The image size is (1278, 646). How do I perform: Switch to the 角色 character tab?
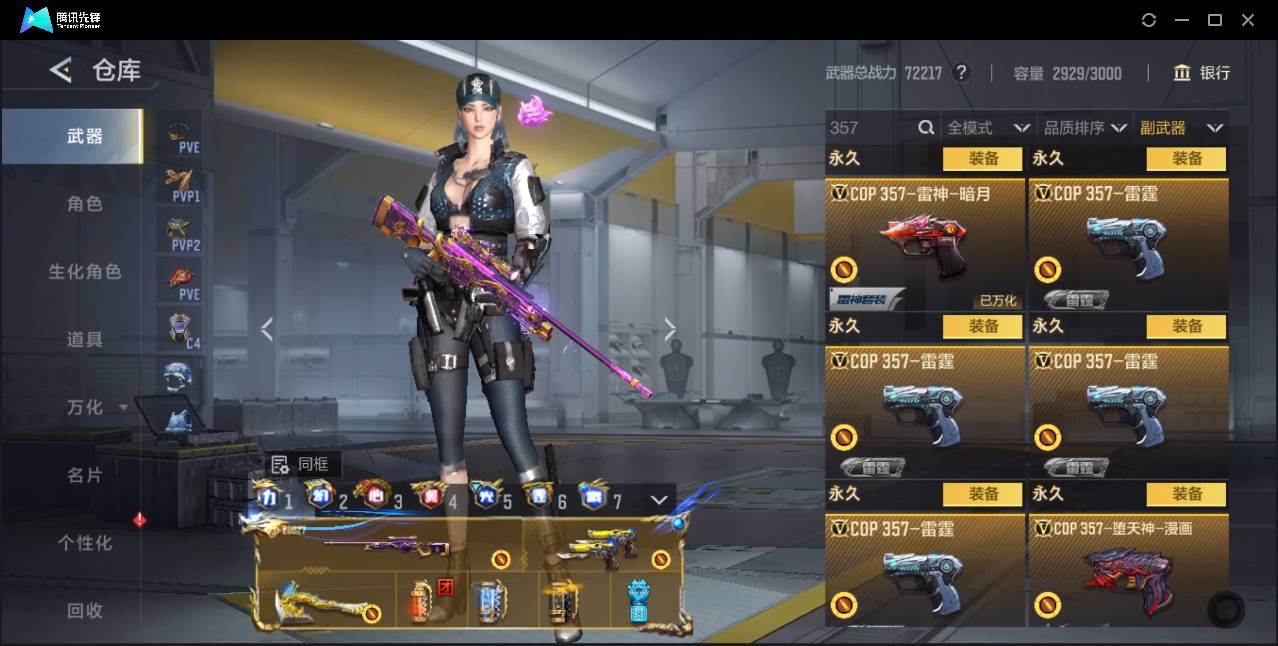pyautogui.click(x=85, y=204)
